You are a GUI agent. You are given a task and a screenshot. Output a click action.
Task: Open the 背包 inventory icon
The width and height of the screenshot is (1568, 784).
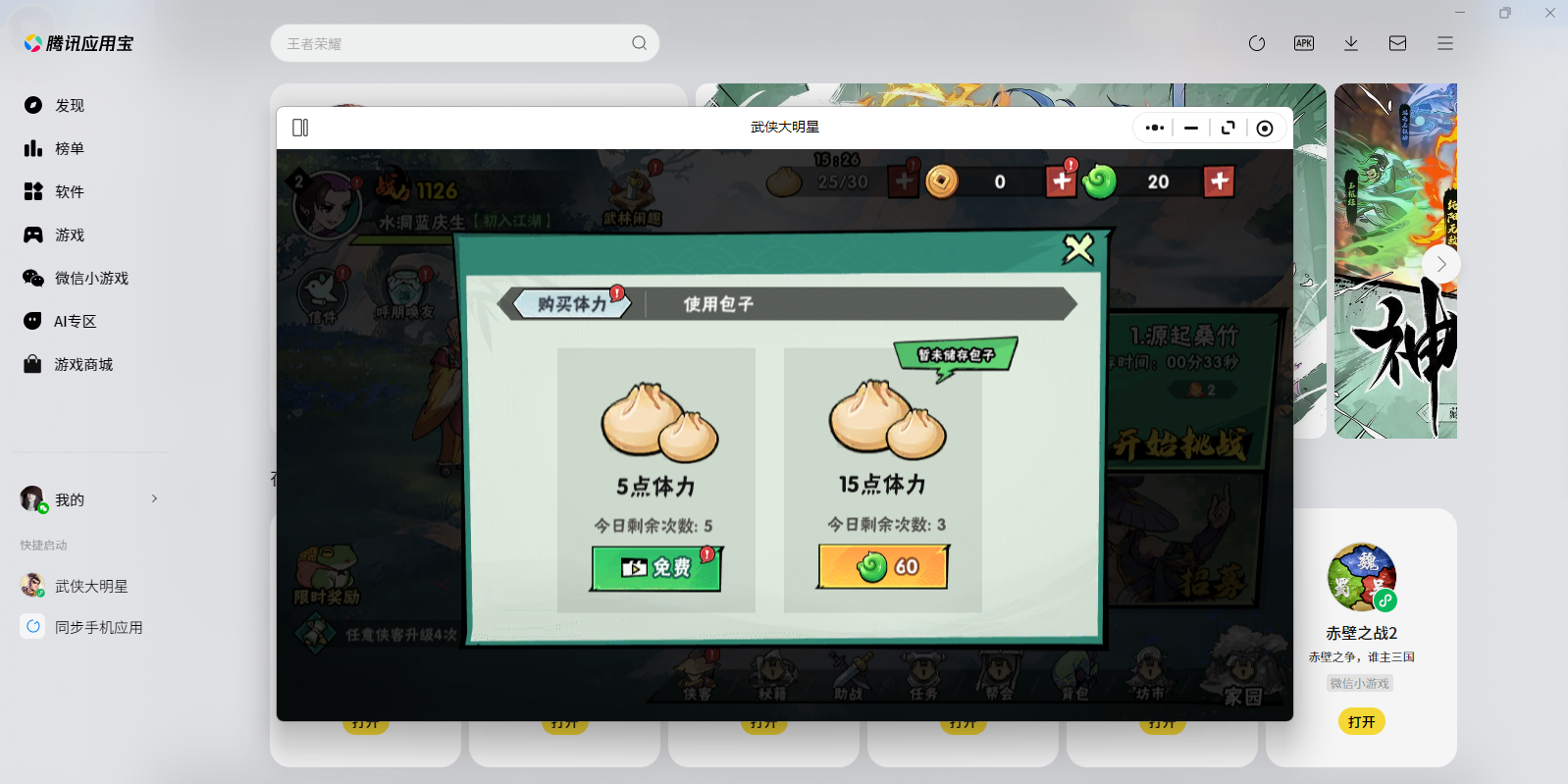[x=1075, y=677]
